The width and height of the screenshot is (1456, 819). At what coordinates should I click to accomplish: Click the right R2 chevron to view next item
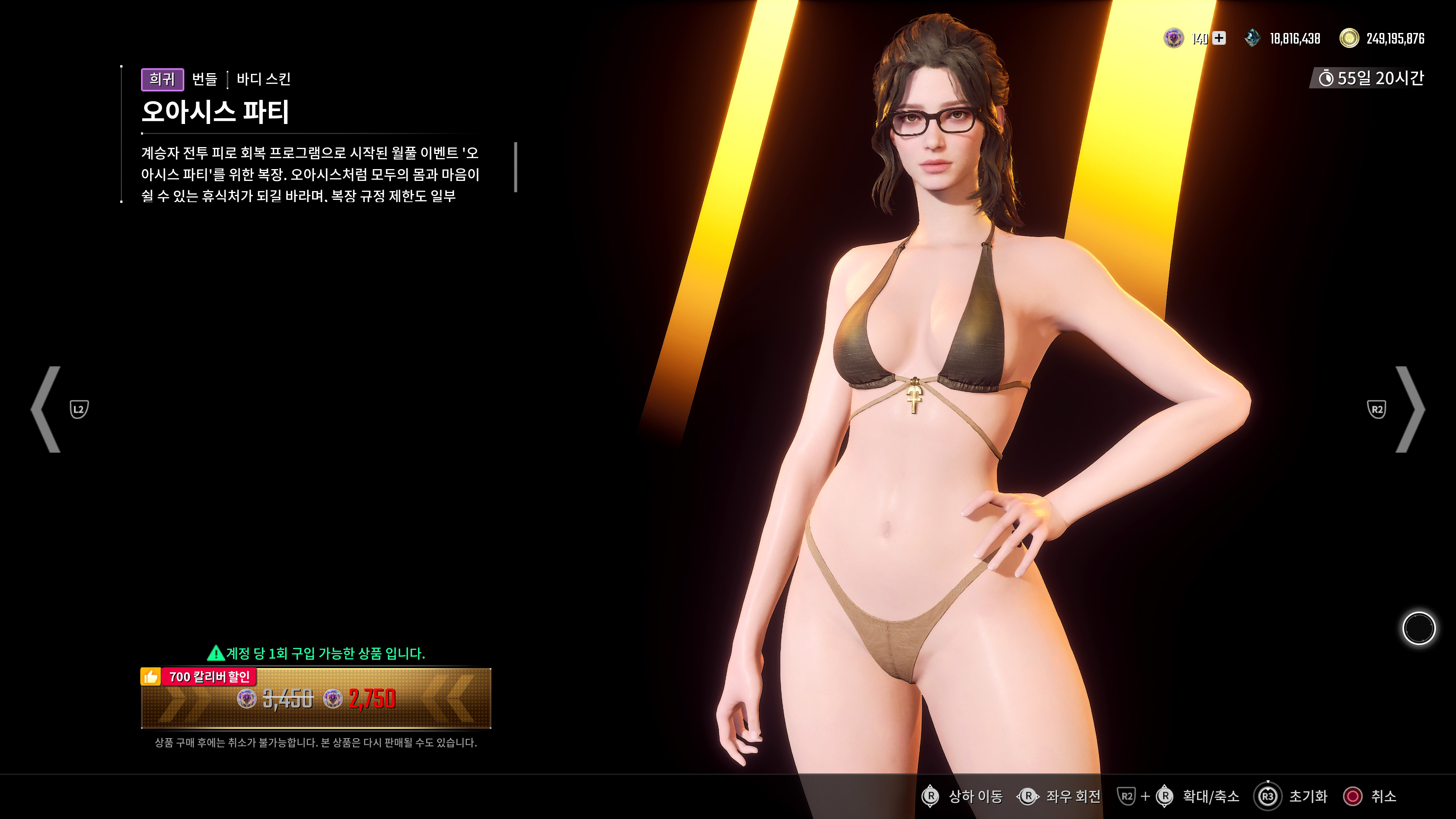pos(1407,410)
